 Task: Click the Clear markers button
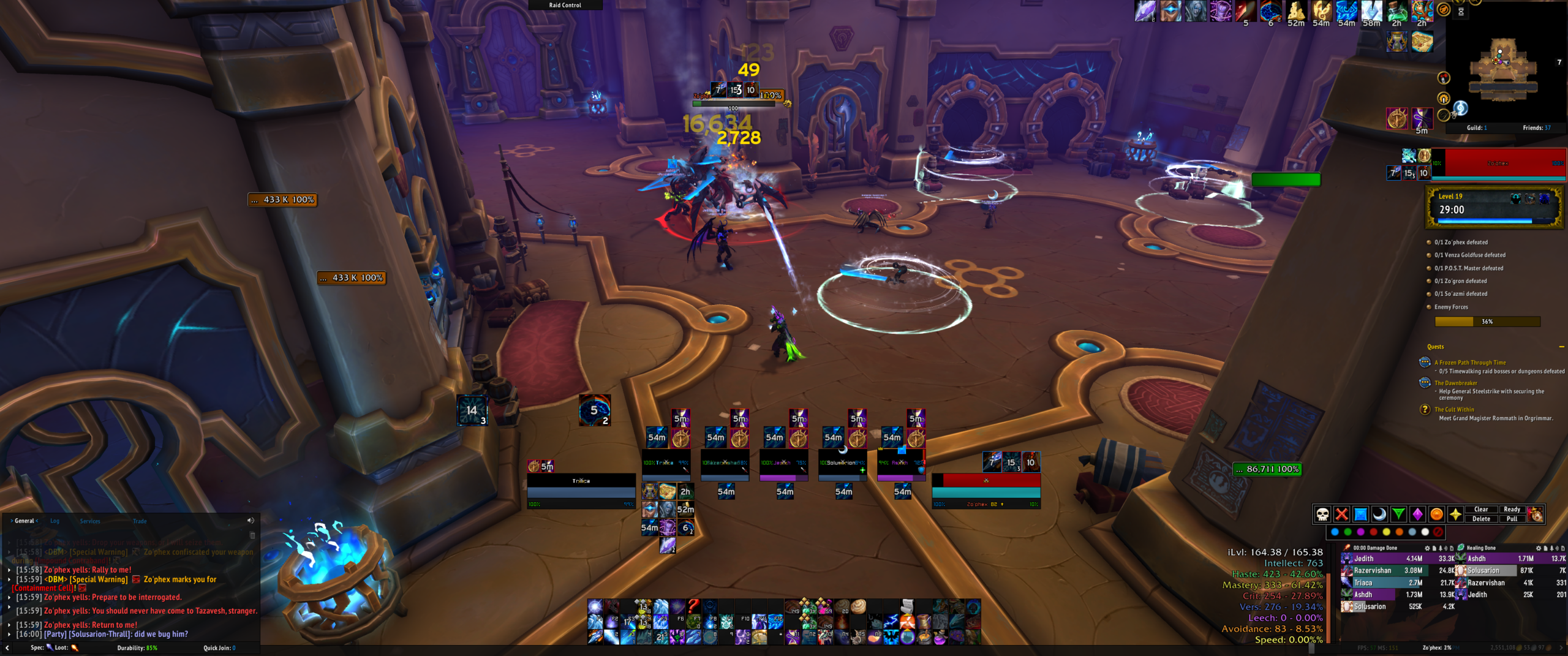tap(1481, 510)
